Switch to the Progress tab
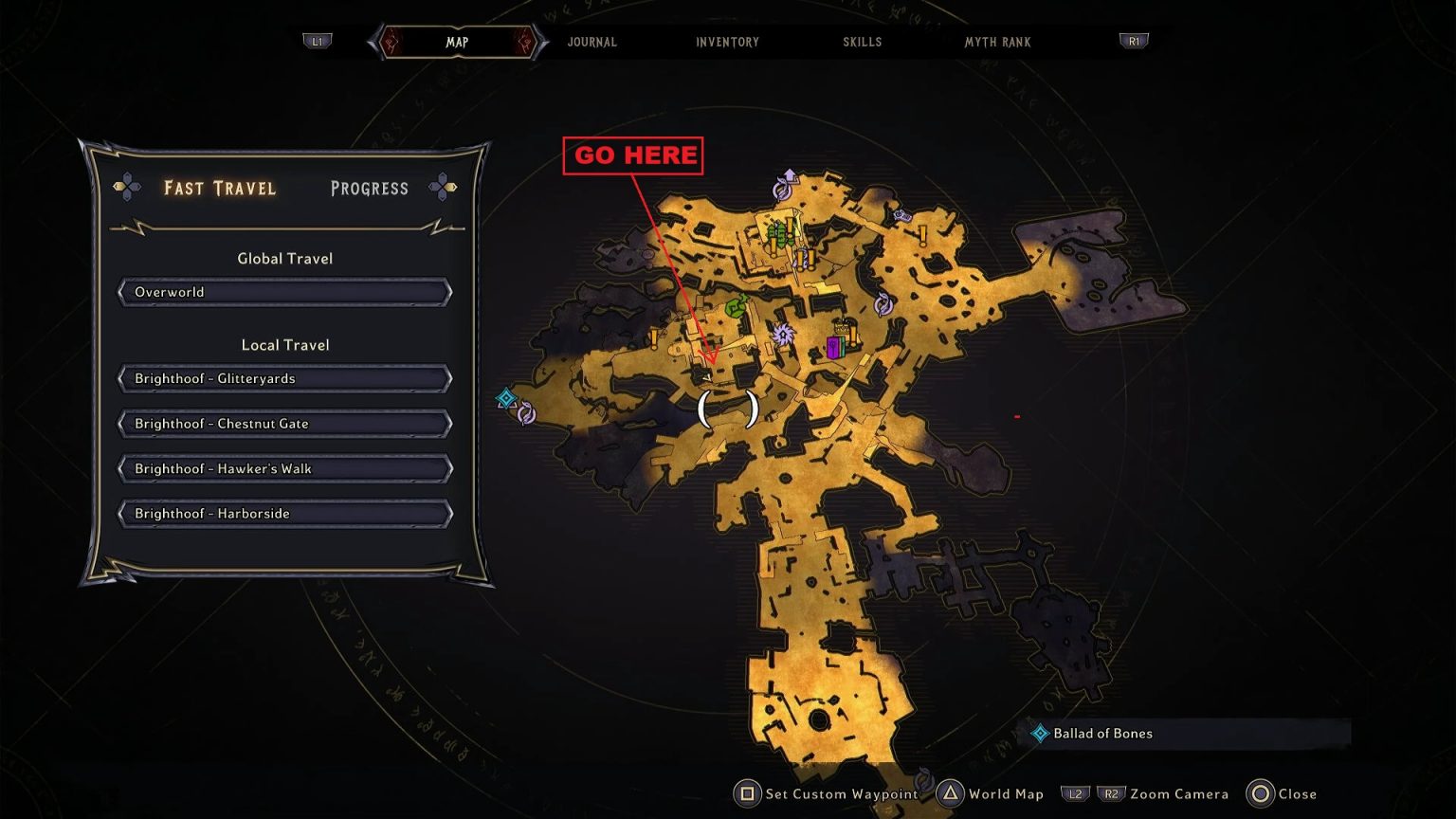1456x819 pixels. click(370, 188)
